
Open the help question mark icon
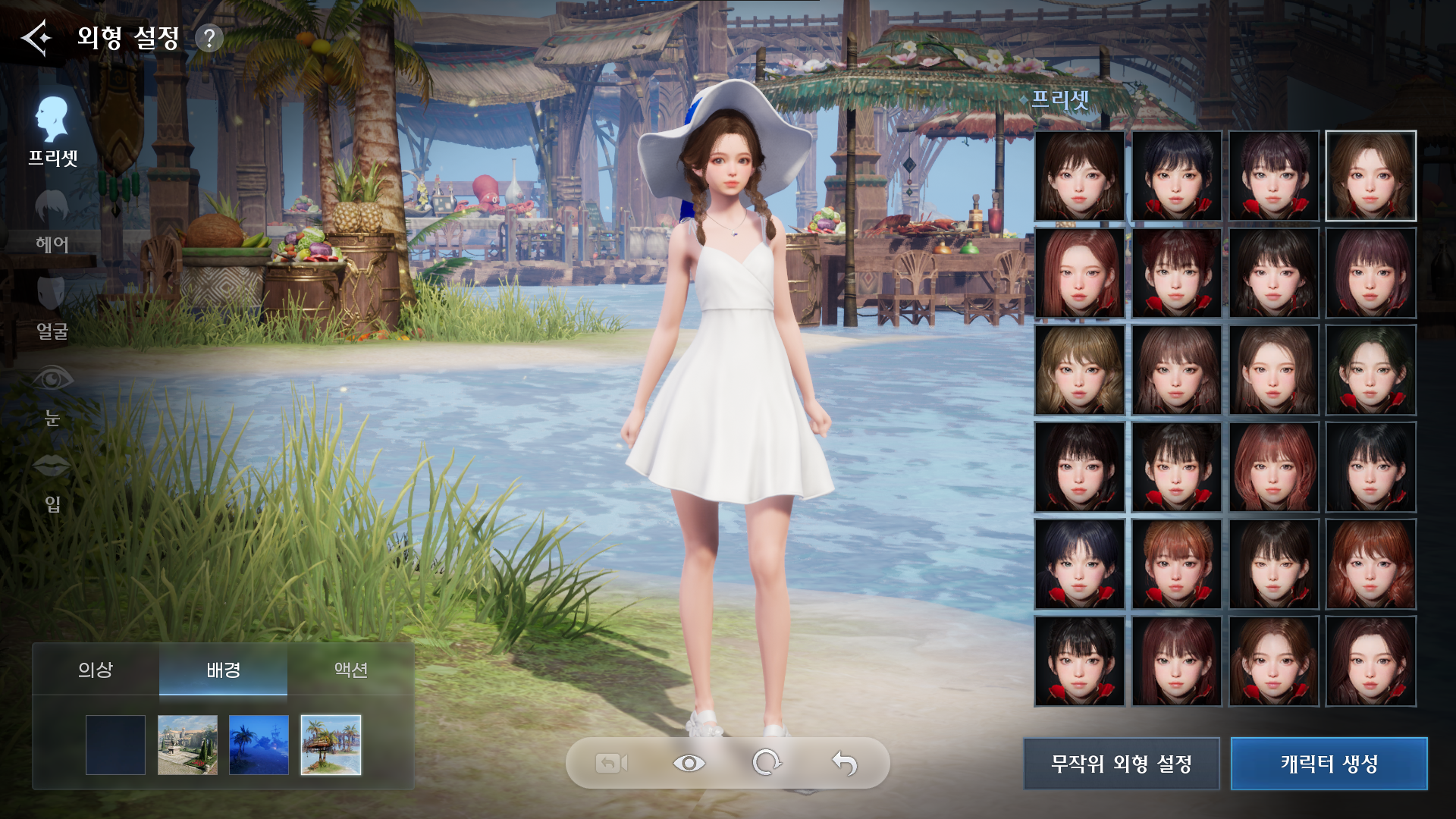point(209,38)
